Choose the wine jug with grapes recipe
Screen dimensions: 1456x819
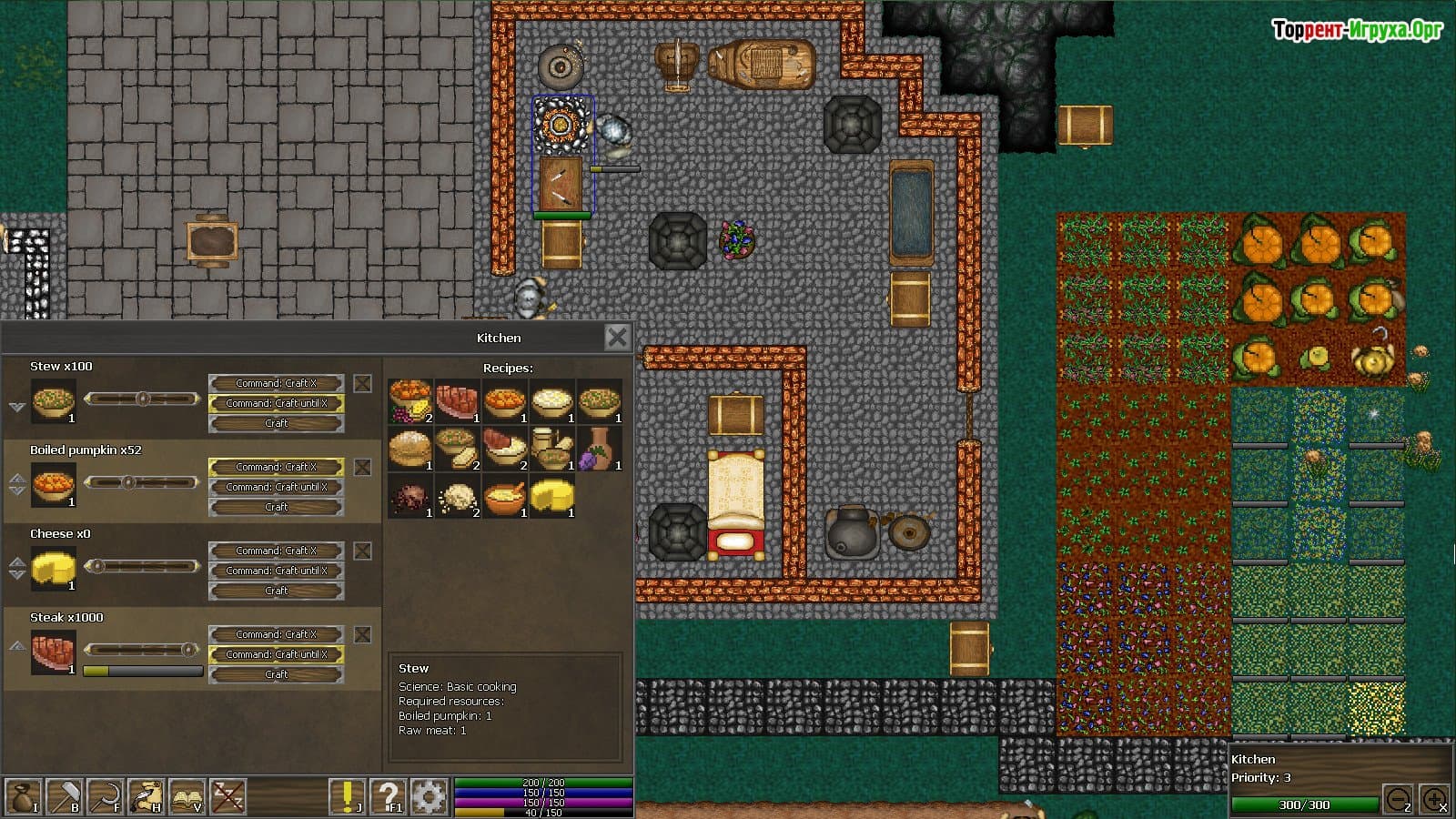599,448
